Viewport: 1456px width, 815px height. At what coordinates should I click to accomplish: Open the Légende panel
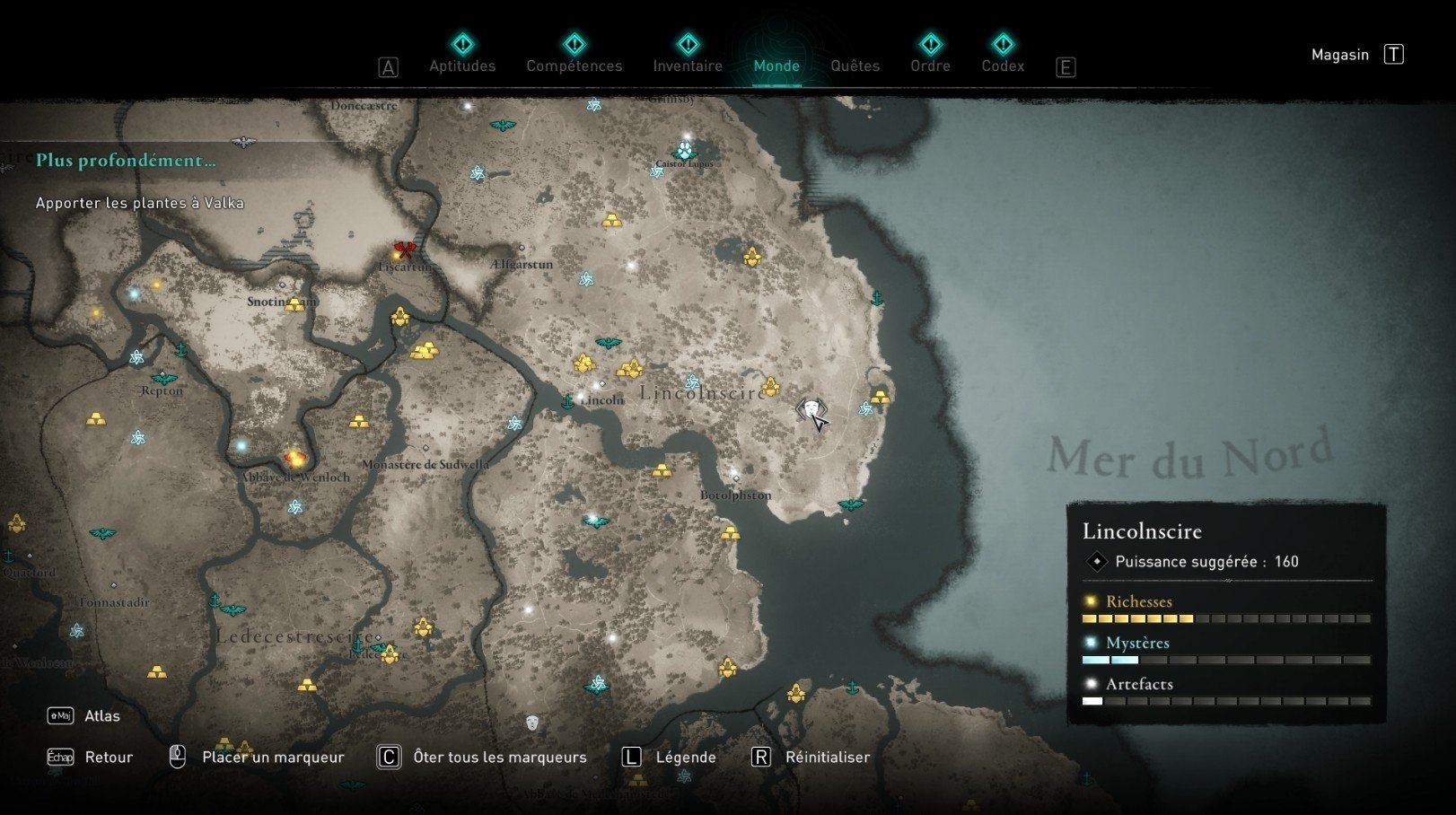[x=686, y=757]
